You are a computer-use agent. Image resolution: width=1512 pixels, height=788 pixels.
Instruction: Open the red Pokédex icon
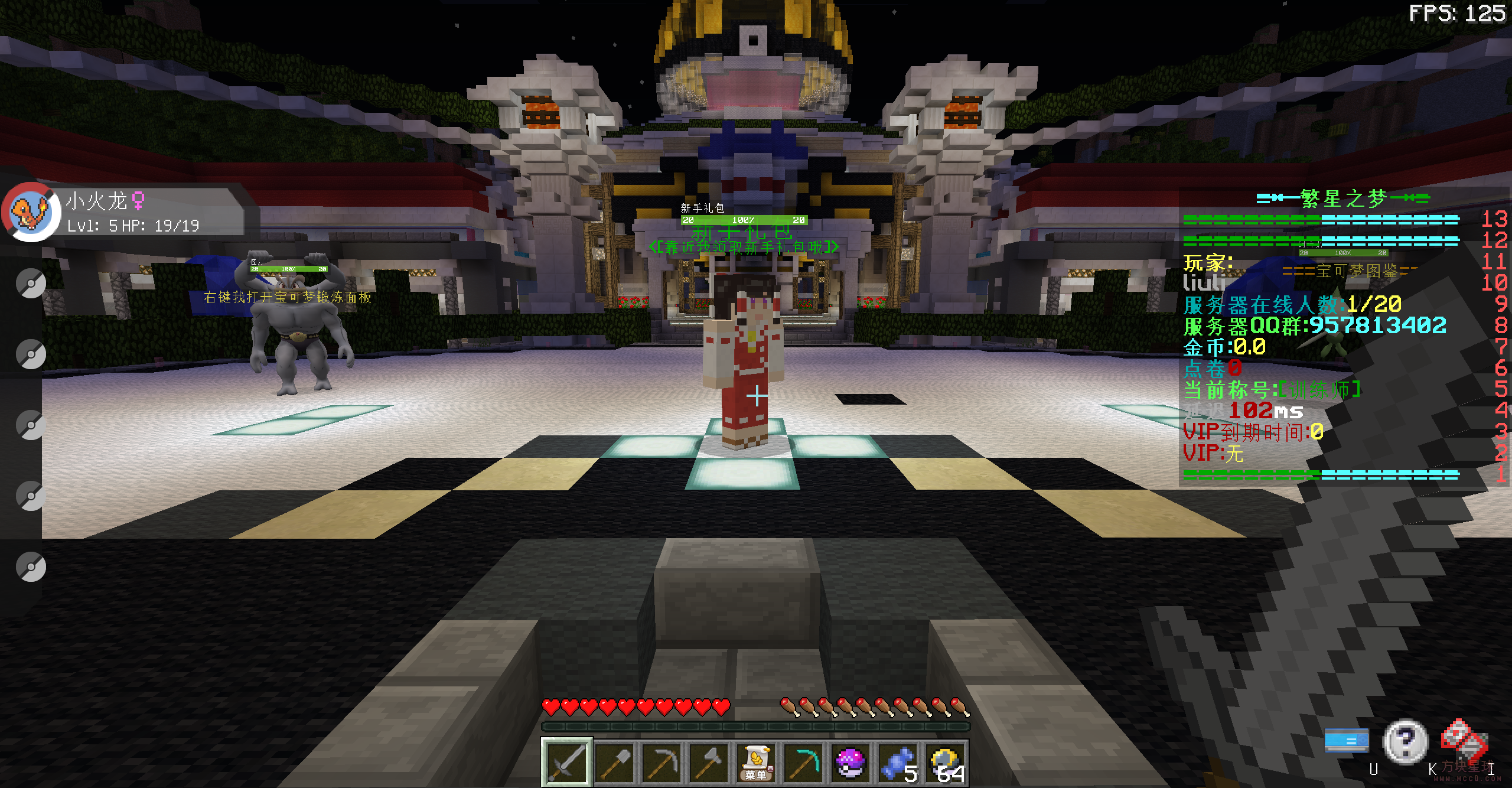1464,741
